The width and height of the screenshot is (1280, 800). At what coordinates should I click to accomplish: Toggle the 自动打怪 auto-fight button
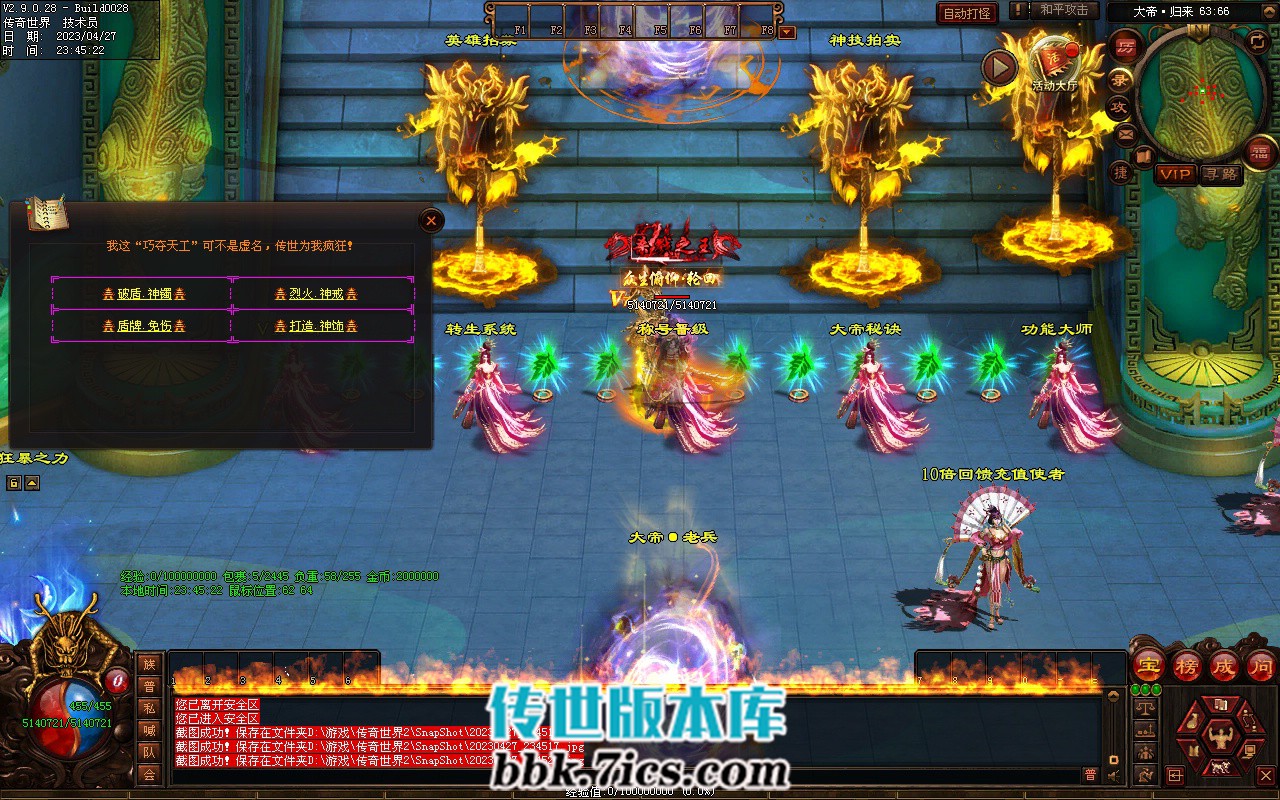(x=967, y=13)
